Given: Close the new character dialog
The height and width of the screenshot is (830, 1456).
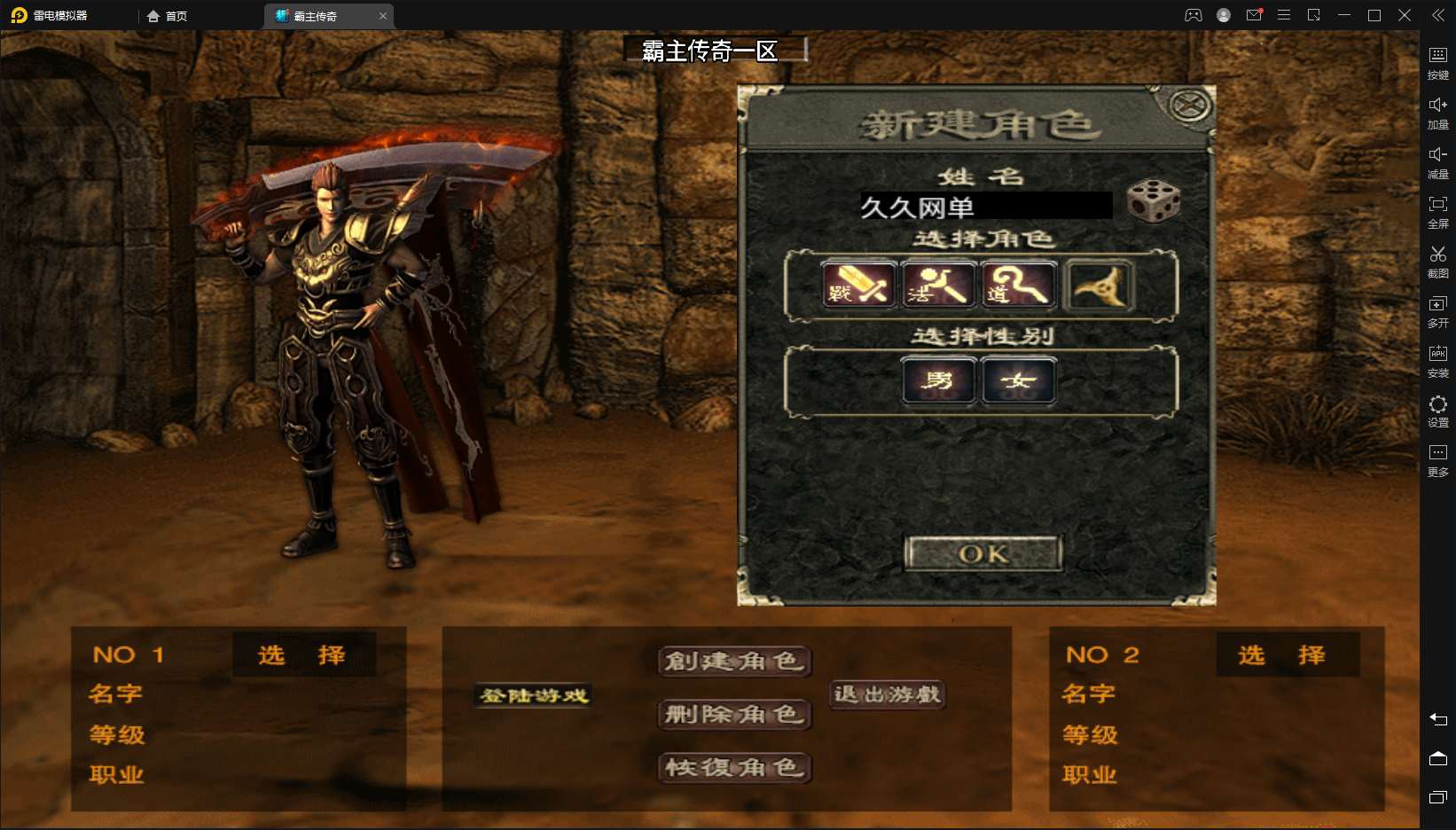Looking at the screenshot, I should (x=1190, y=106).
